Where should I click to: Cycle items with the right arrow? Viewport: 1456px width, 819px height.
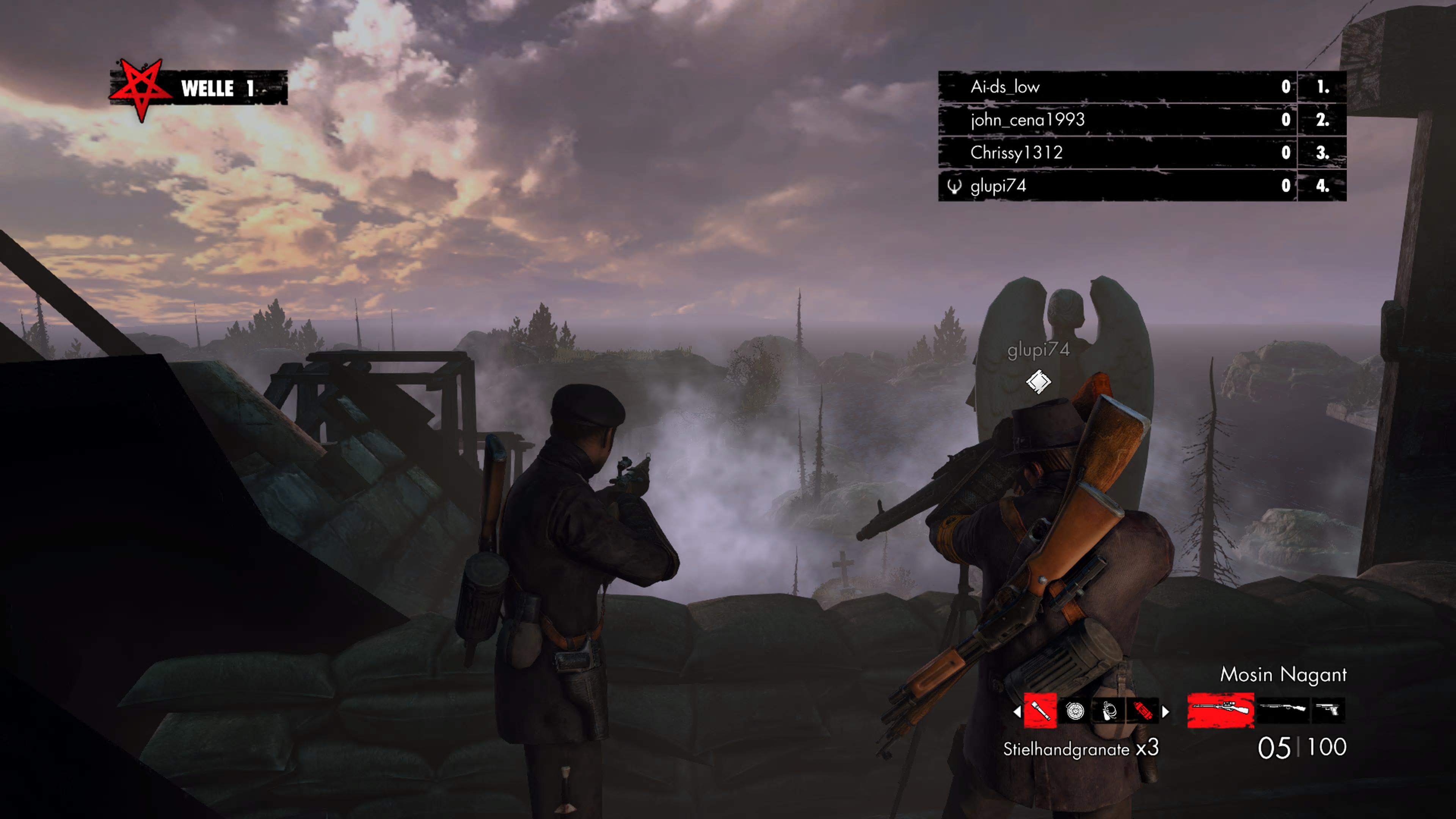[x=1166, y=712]
